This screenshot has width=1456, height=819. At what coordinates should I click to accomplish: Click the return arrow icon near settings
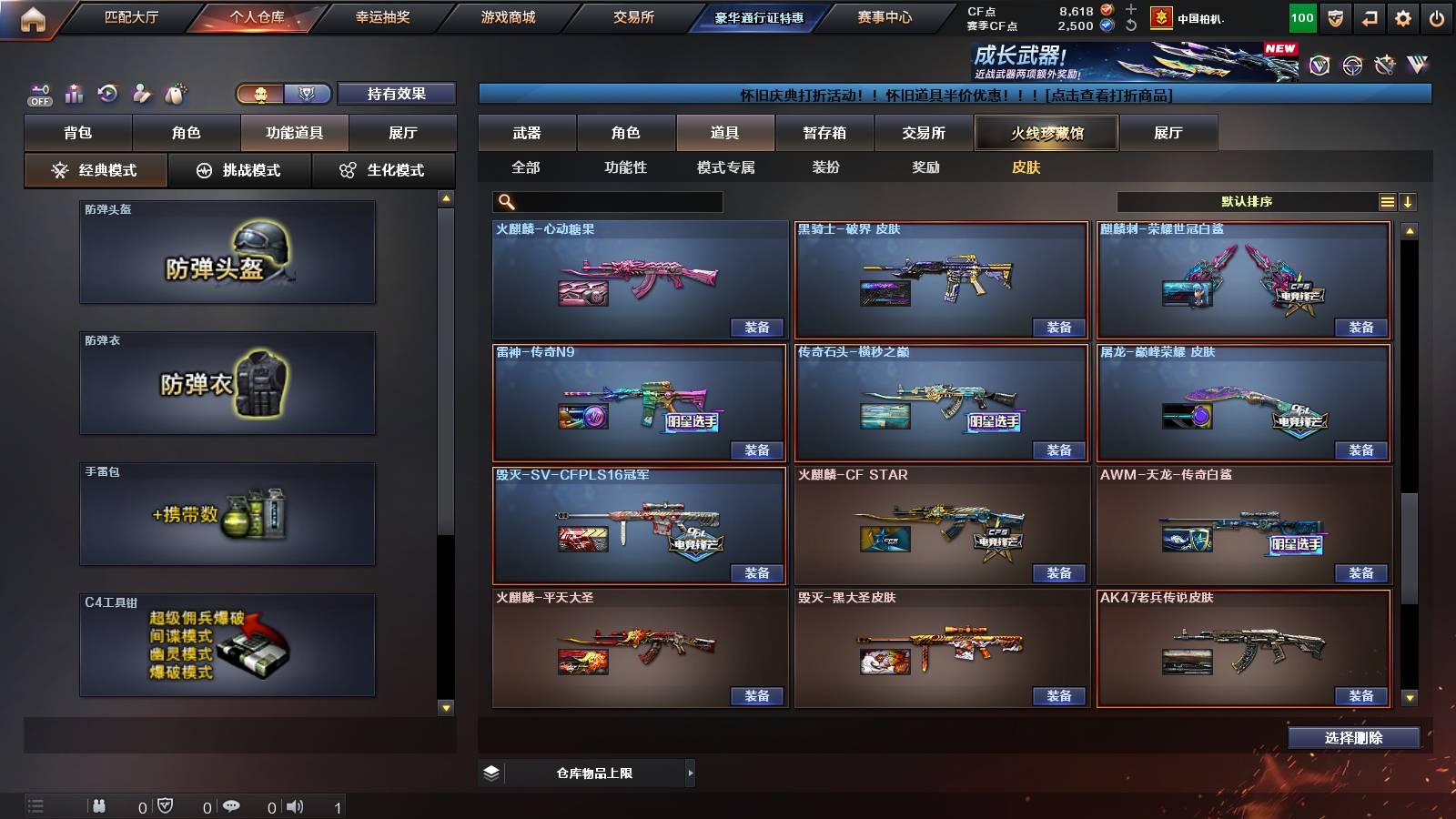pos(1370,15)
